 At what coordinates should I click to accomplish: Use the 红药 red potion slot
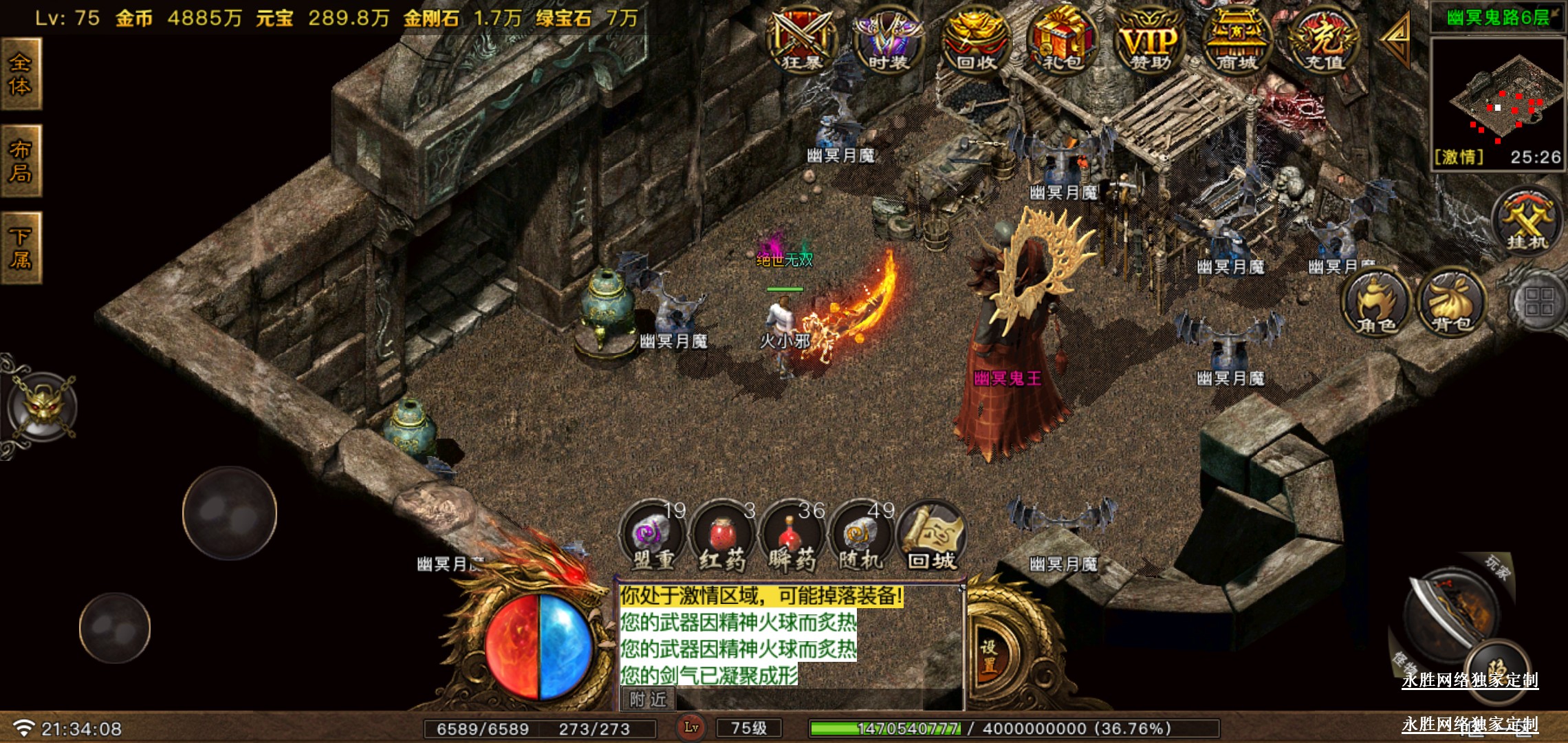pos(722,537)
